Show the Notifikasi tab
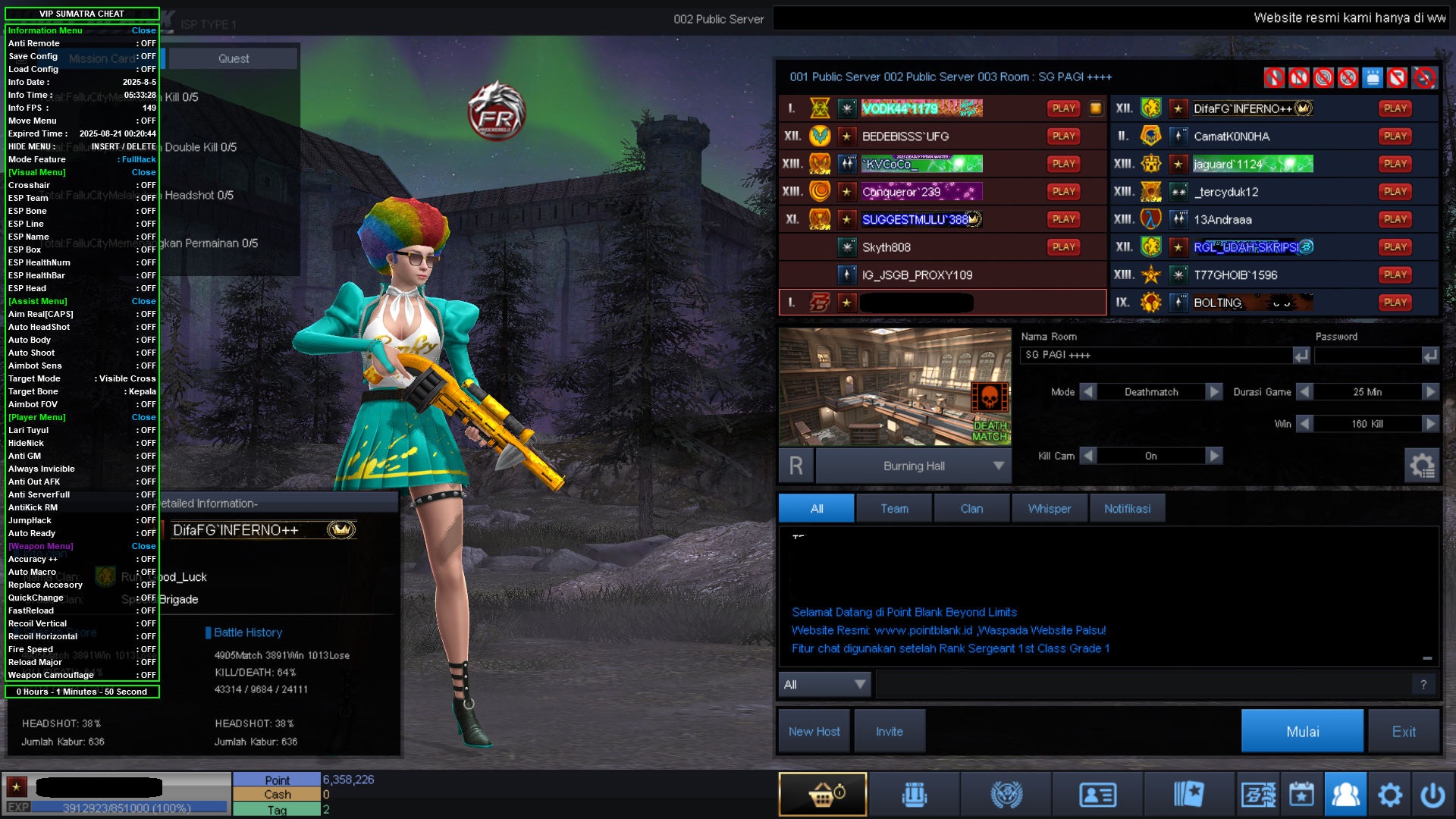Image resolution: width=1456 pixels, height=819 pixels. point(1127,508)
